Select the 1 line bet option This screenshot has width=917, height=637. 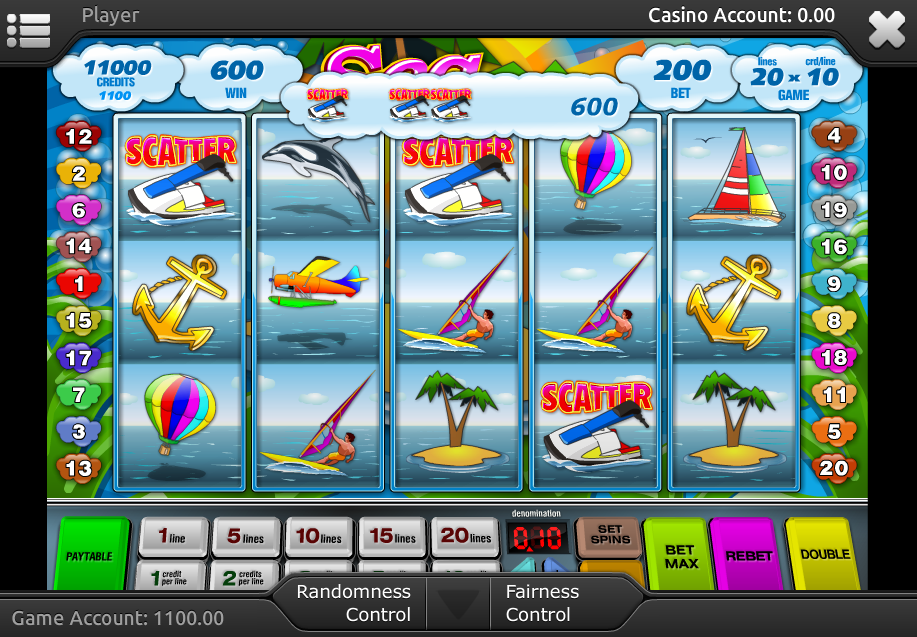click(x=173, y=537)
